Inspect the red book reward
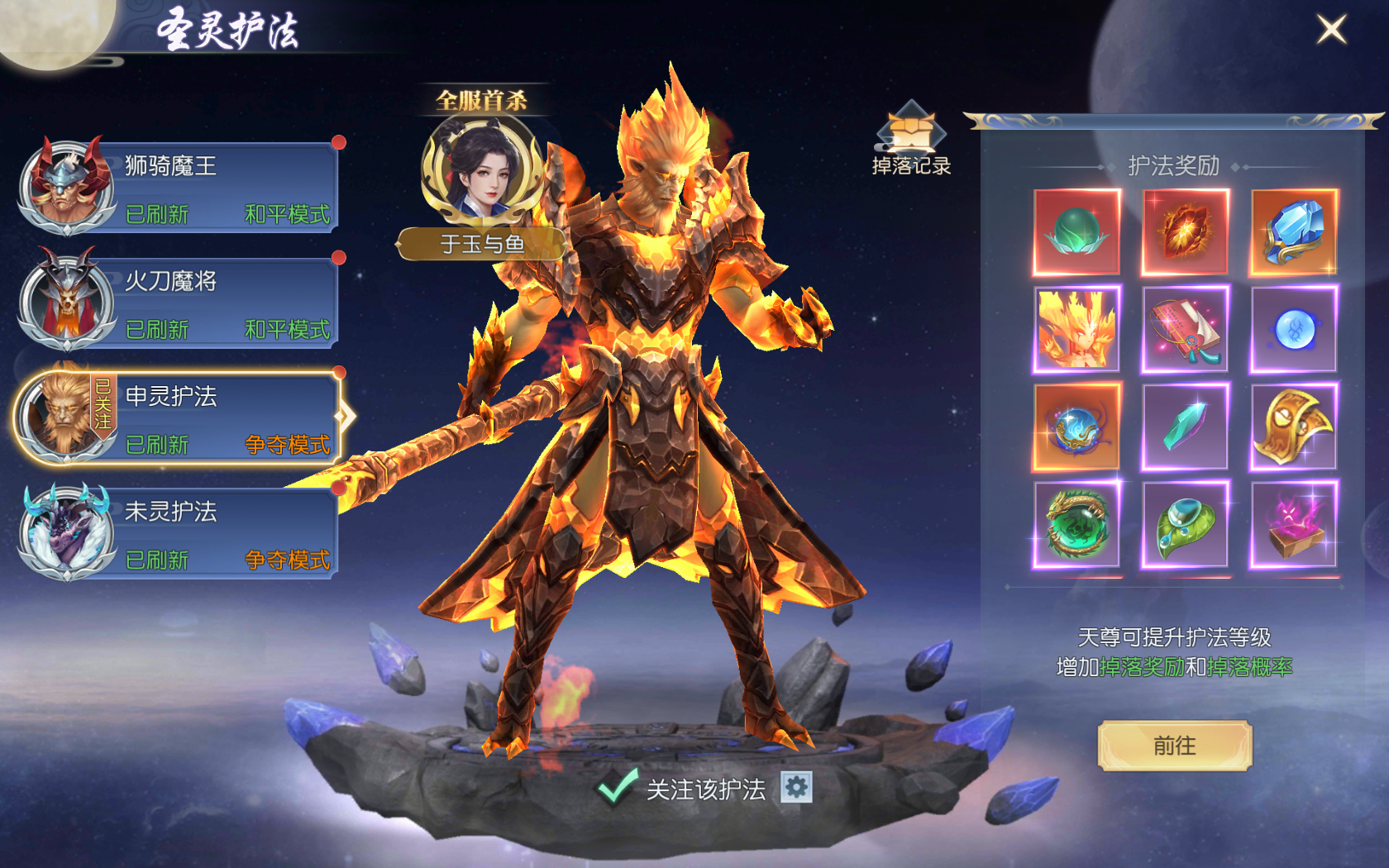The image size is (1389, 868). [x=1186, y=329]
